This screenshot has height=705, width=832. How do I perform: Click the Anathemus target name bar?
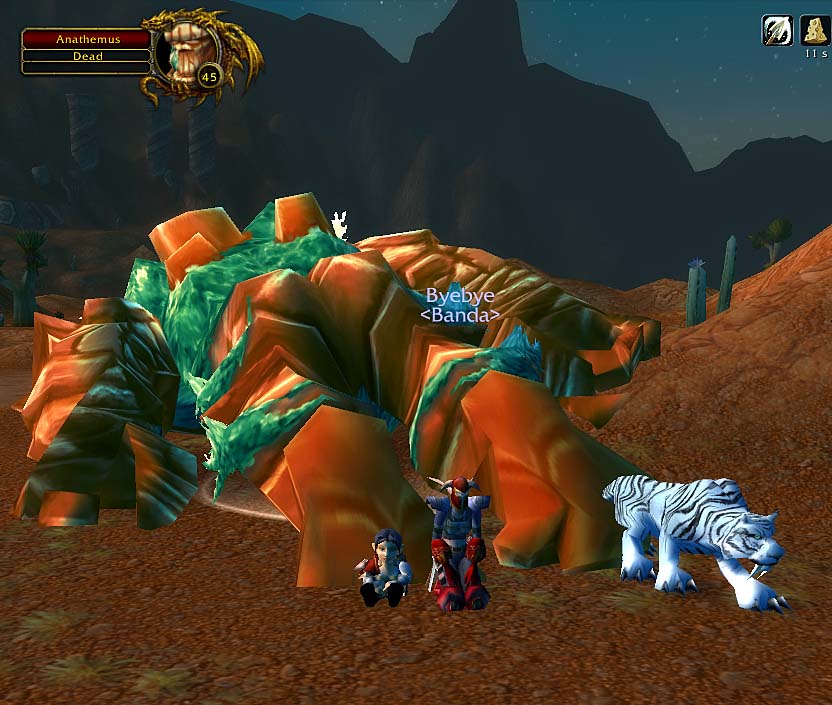click(x=87, y=39)
